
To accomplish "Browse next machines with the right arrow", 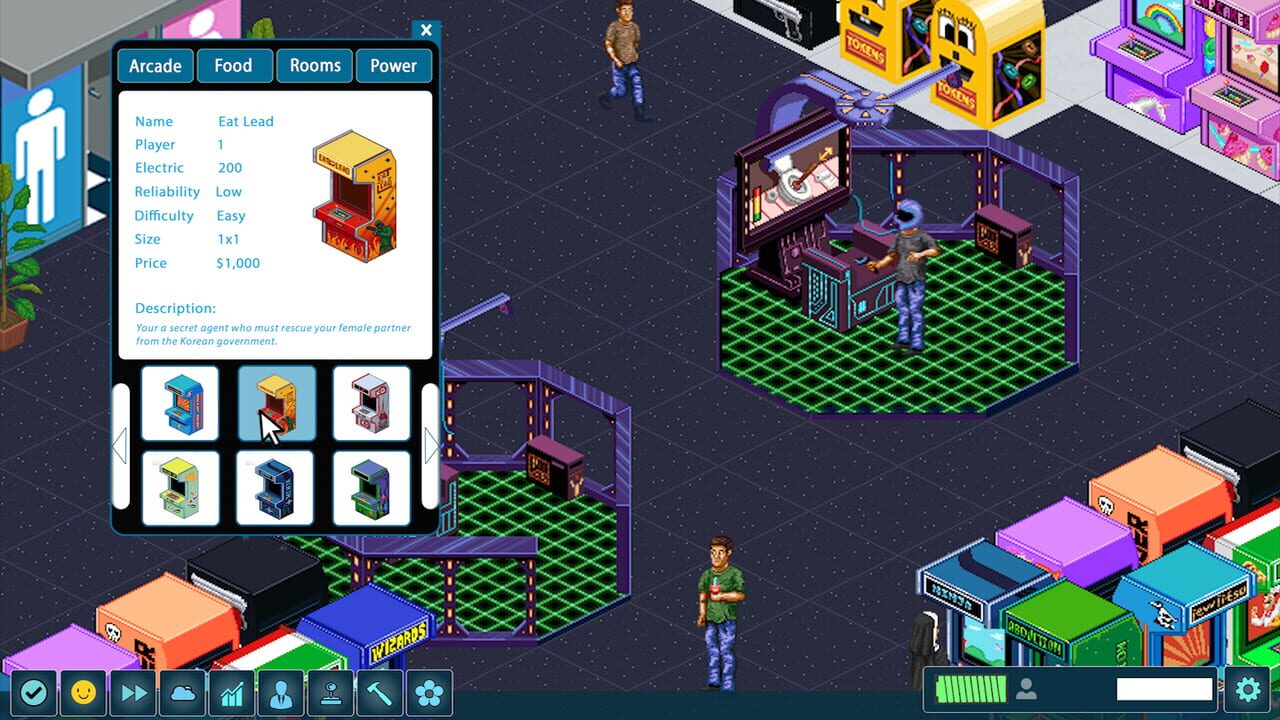I will [x=430, y=447].
